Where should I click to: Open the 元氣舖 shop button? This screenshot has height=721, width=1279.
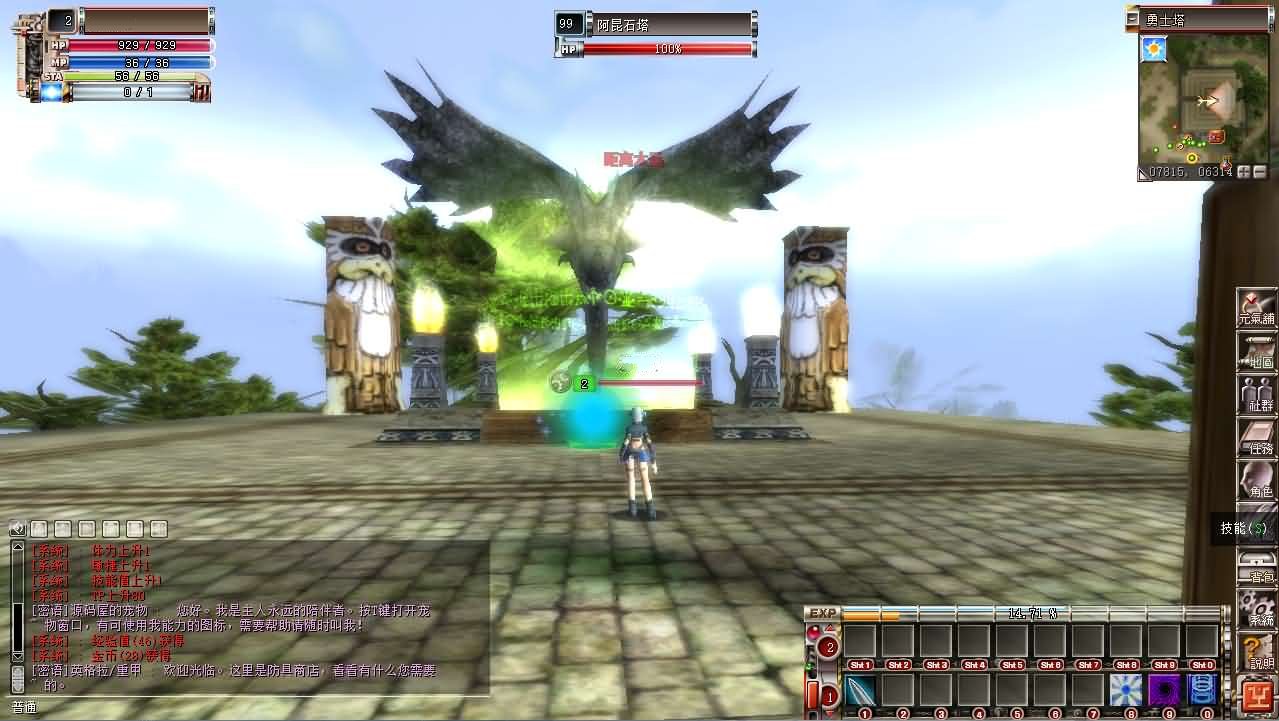tap(1256, 304)
